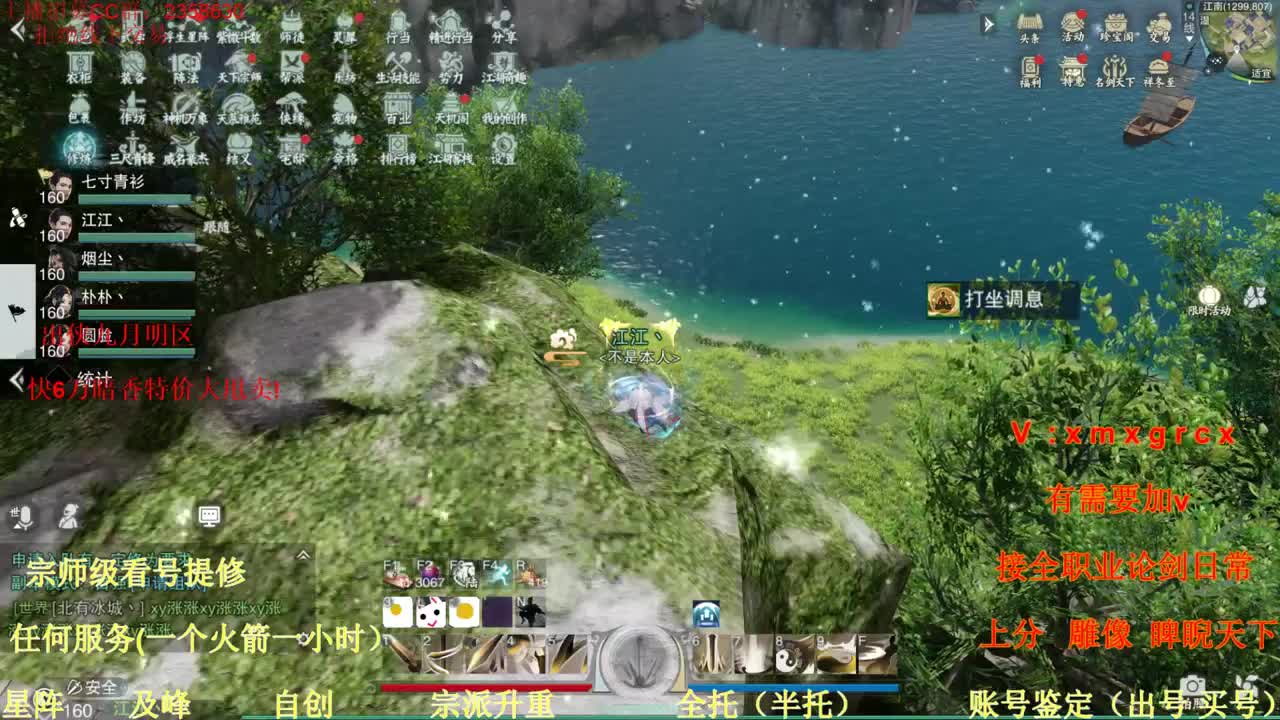
Task: Open the 珍宝阁 treasure shop icon
Action: click(x=1116, y=22)
